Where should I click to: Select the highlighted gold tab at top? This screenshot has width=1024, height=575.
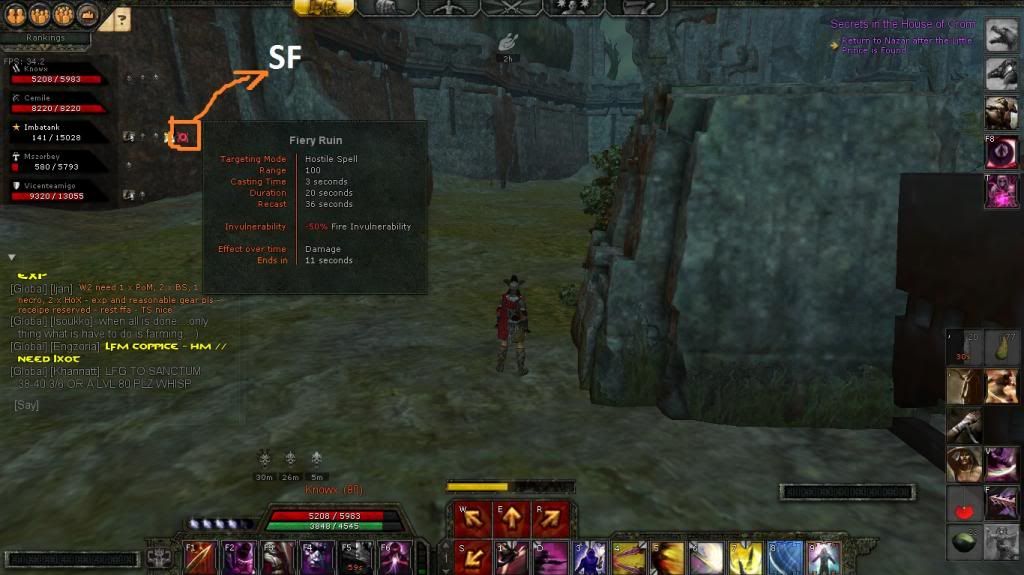point(324,7)
